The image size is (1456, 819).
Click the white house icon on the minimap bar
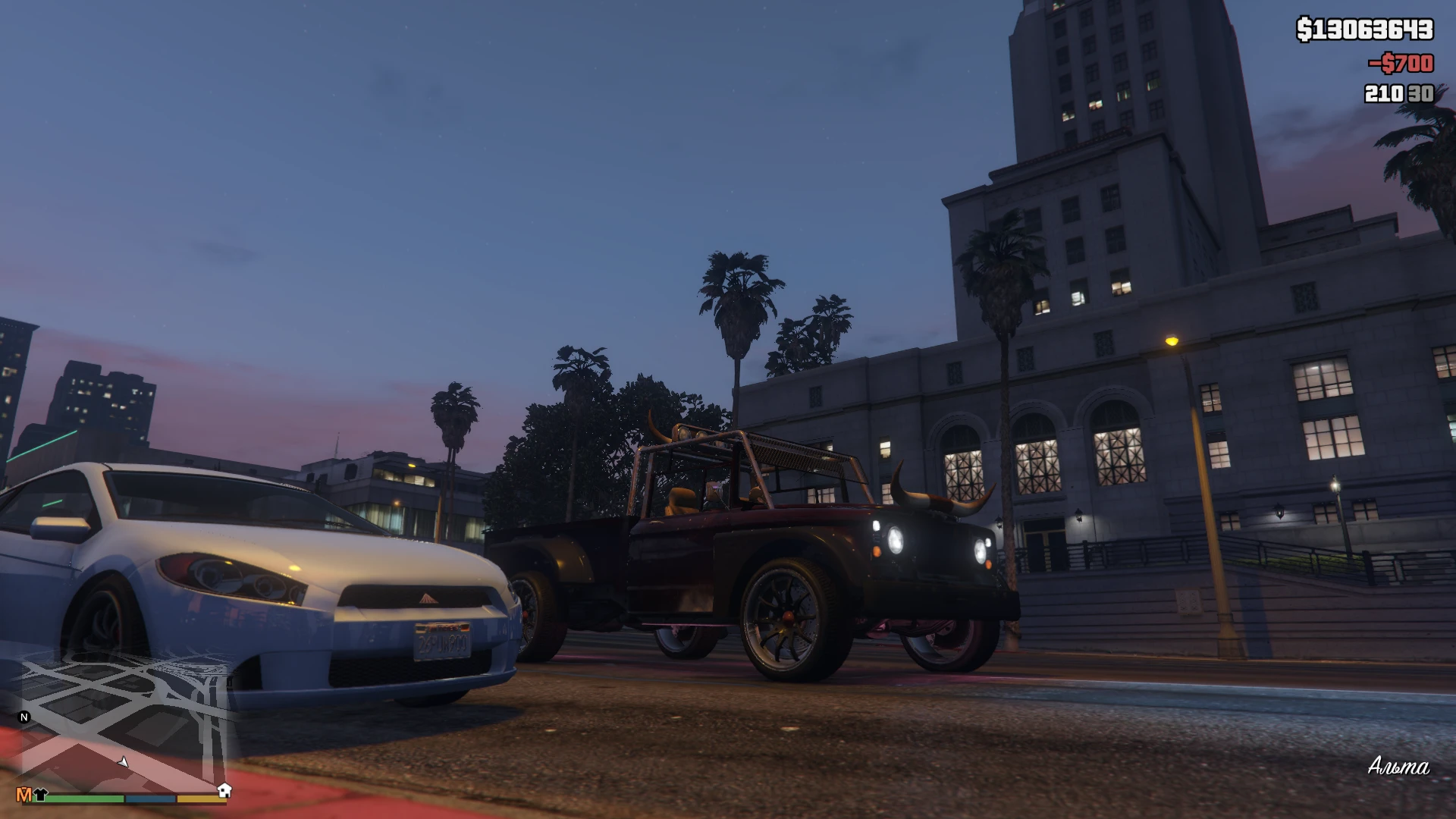224,789
